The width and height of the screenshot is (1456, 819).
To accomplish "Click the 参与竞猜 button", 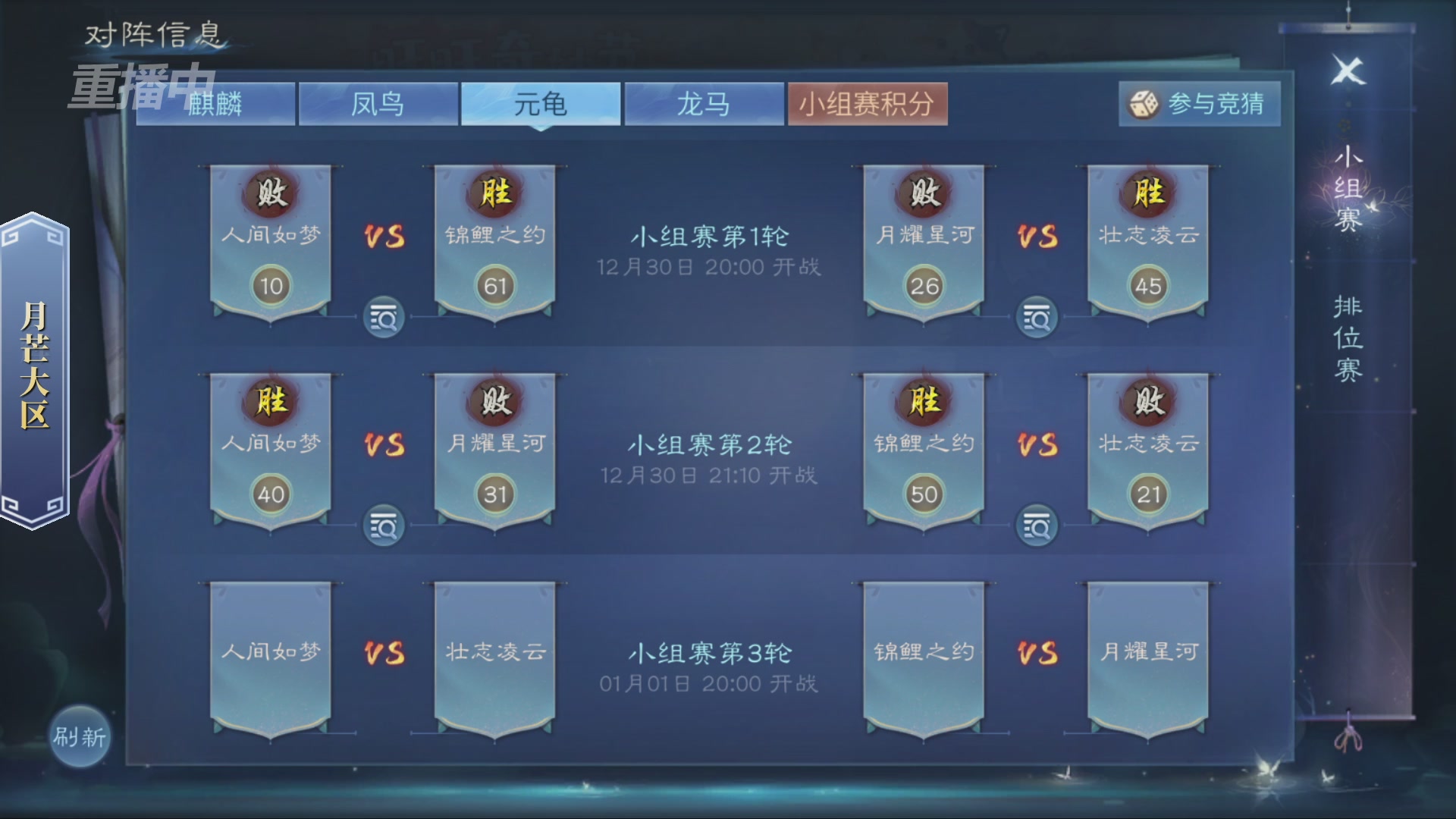I will [1198, 105].
